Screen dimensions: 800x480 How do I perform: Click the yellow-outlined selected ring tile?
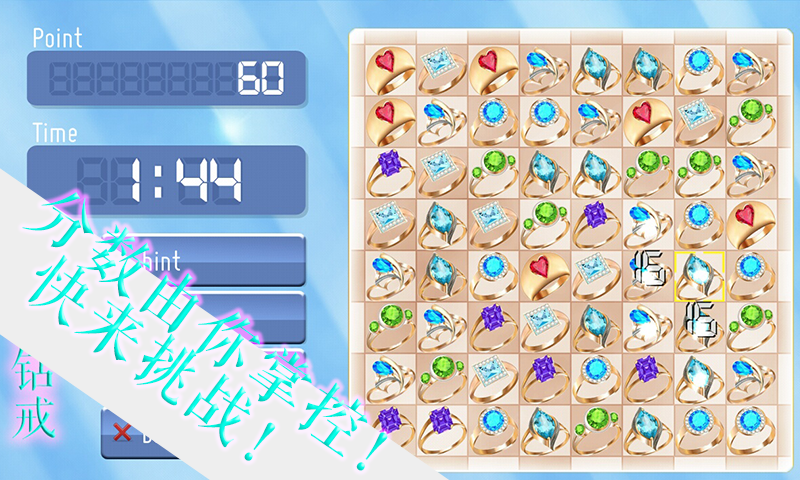(699, 276)
